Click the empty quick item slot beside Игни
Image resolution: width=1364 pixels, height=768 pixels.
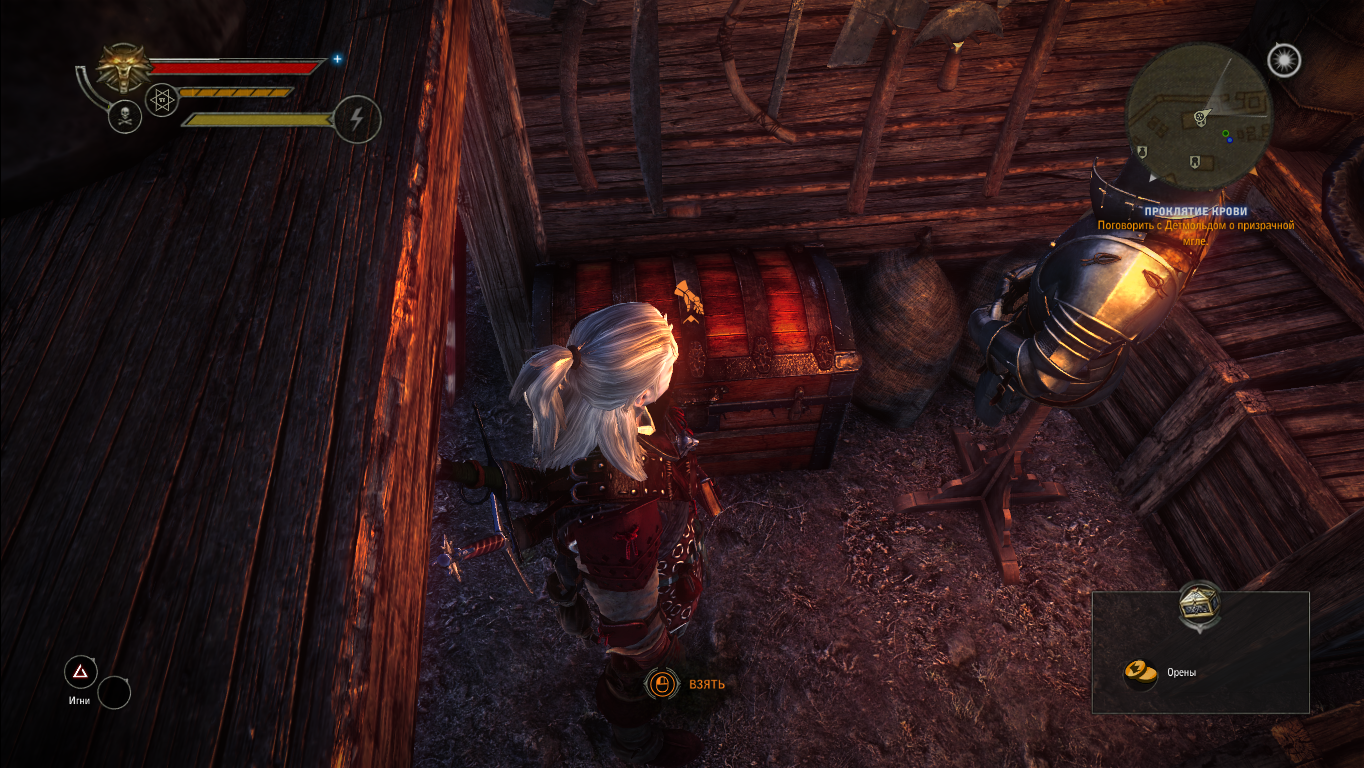114,692
